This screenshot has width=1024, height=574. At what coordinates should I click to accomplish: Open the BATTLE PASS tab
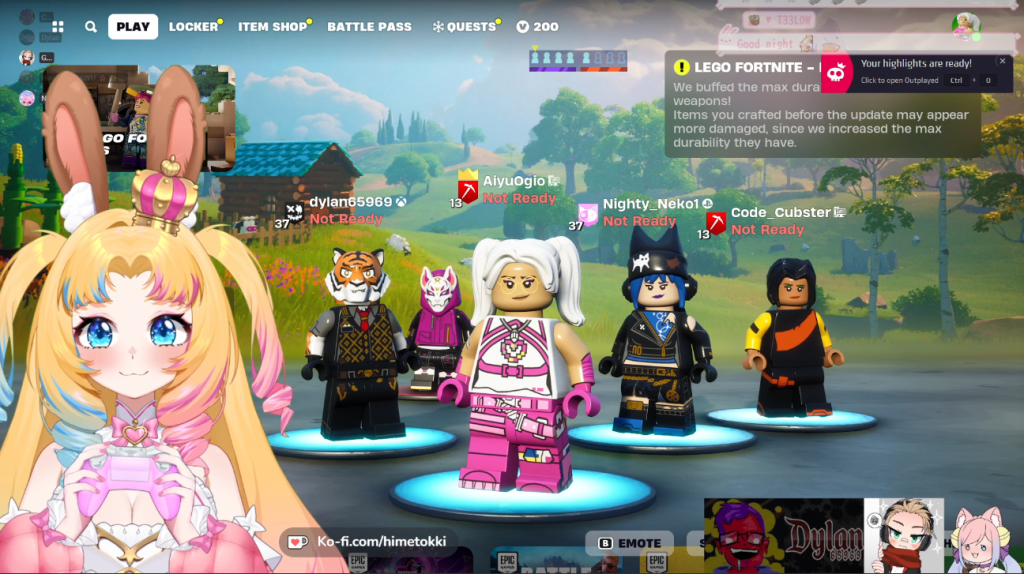pos(369,27)
